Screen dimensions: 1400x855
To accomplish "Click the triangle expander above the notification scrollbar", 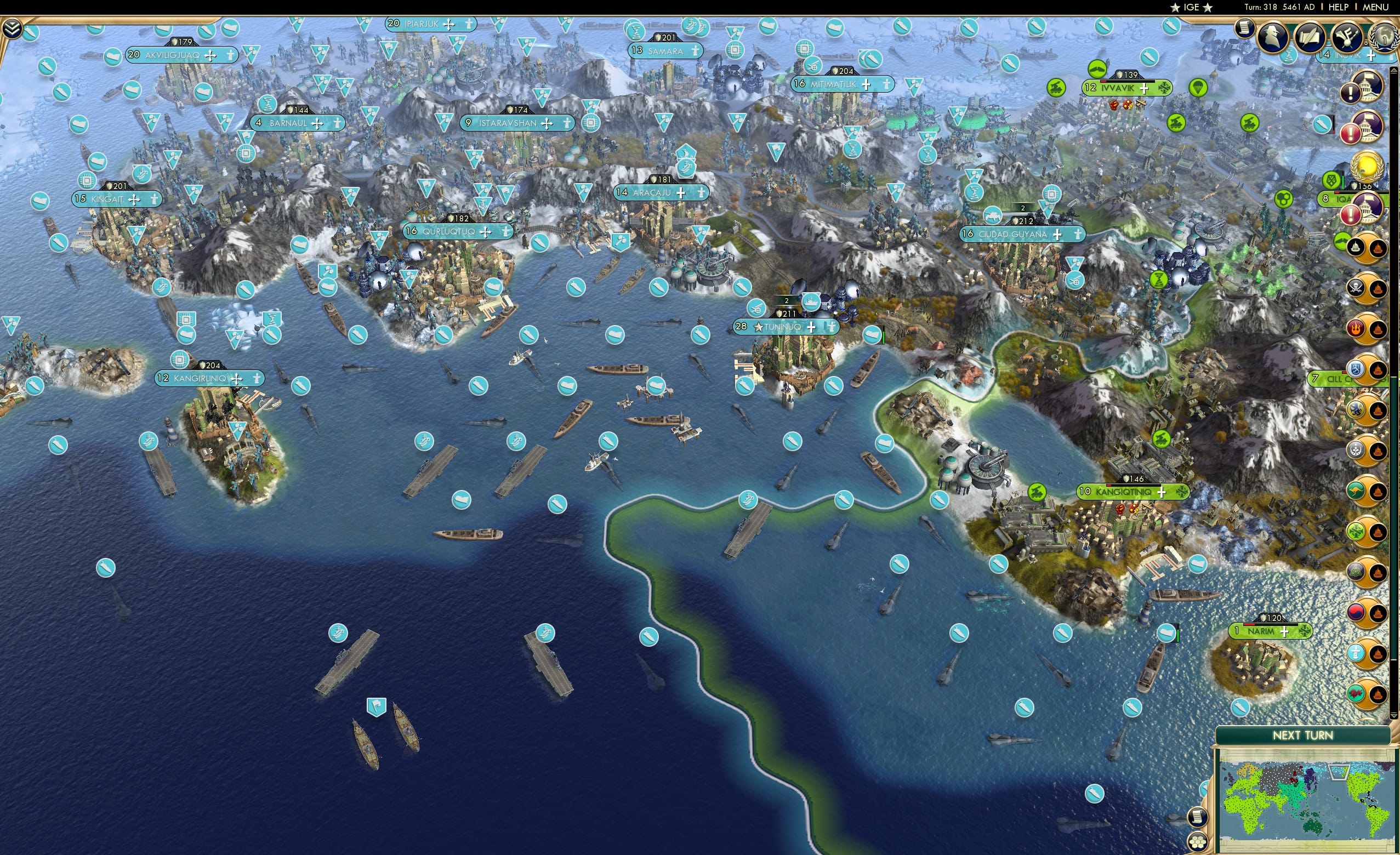I will tap(1394, 70).
